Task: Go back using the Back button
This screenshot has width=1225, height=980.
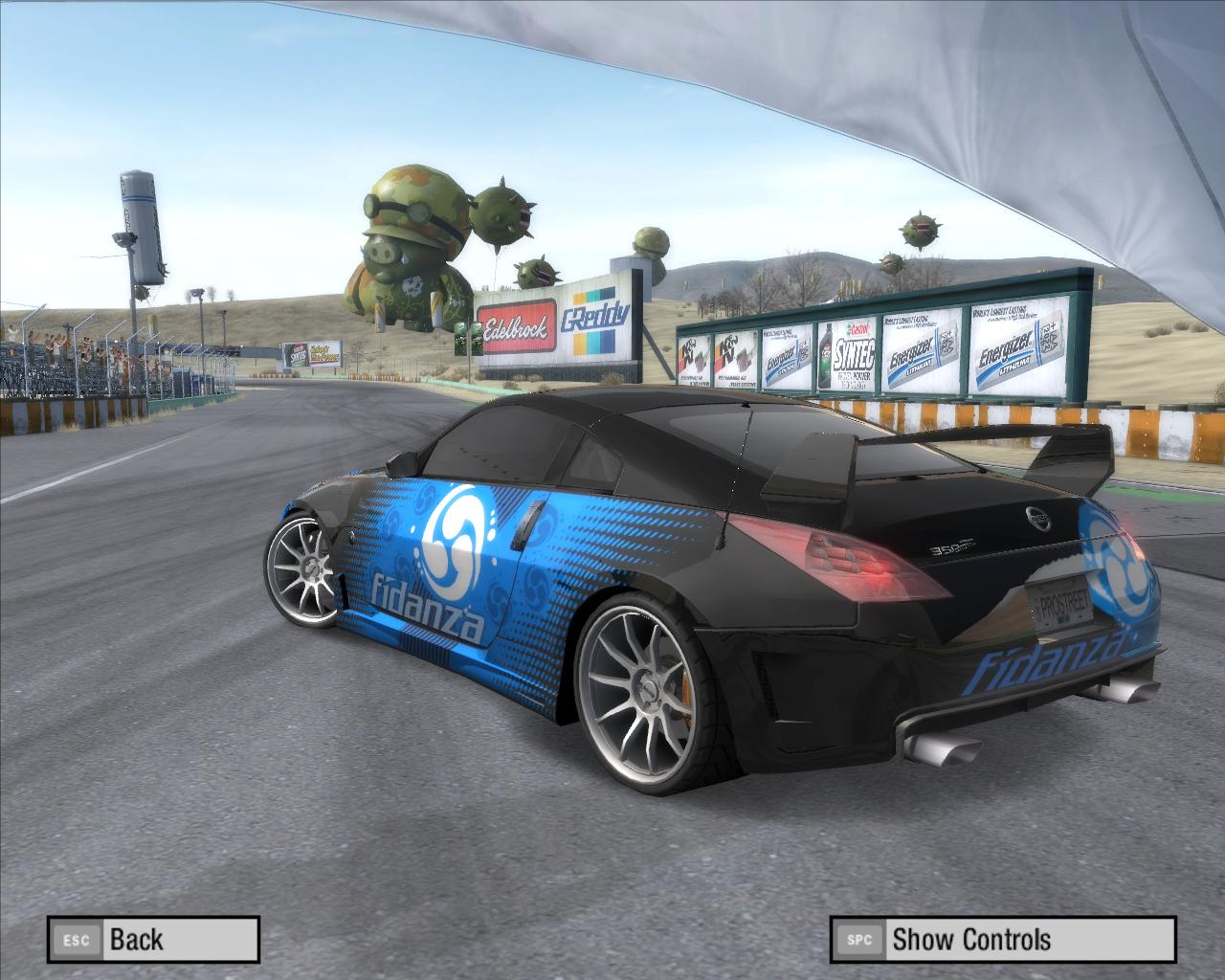Action: [x=154, y=939]
